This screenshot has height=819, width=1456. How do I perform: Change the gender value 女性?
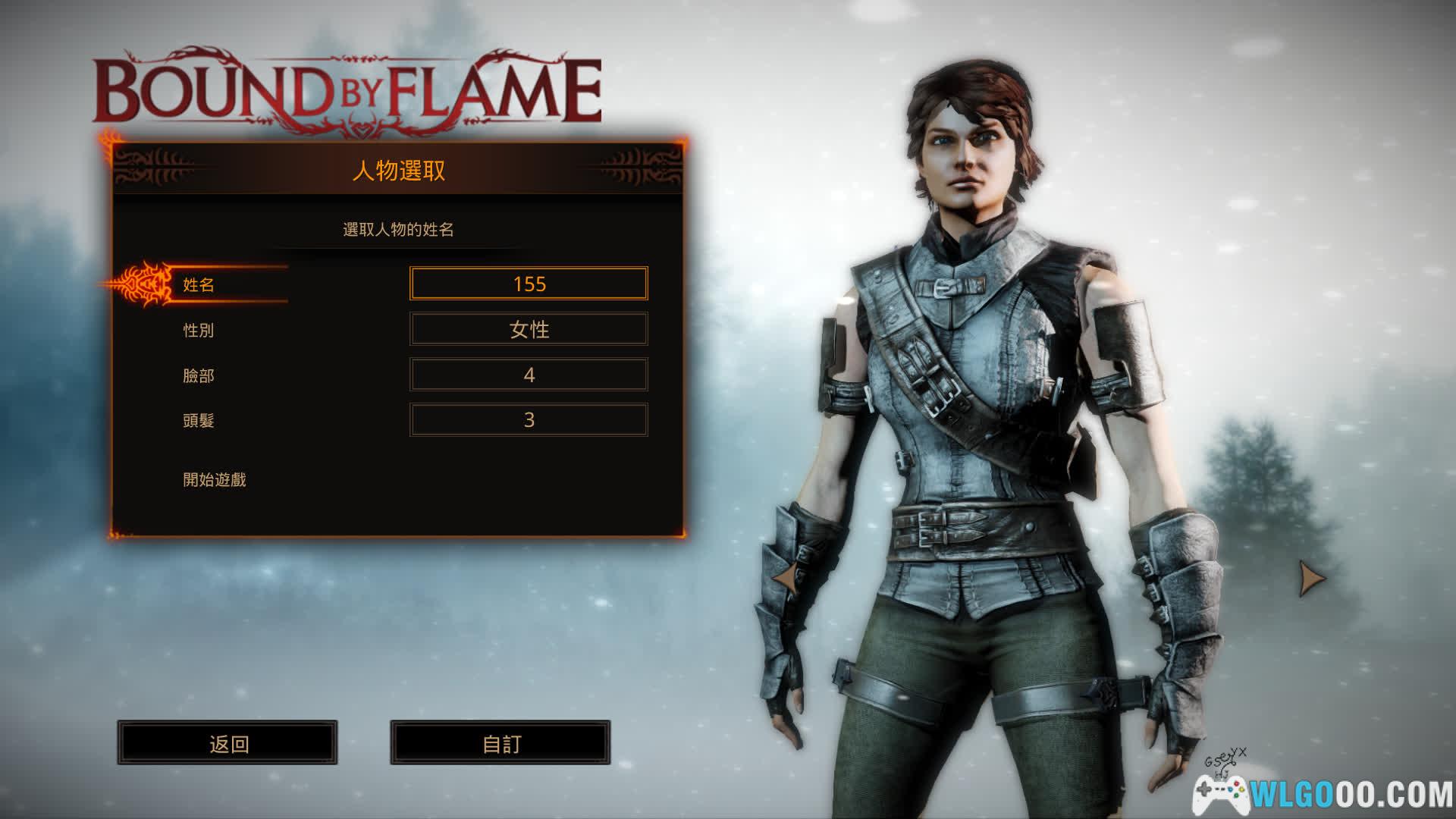[x=529, y=329]
